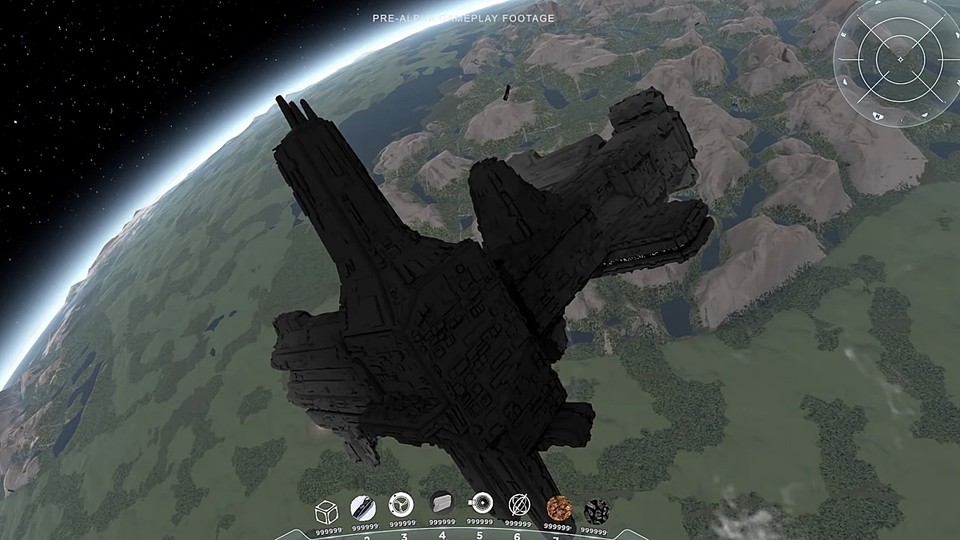Image resolution: width=960 pixels, height=540 pixels.
Task: Pick the dark ore material slot
Action: (x=595, y=509)
